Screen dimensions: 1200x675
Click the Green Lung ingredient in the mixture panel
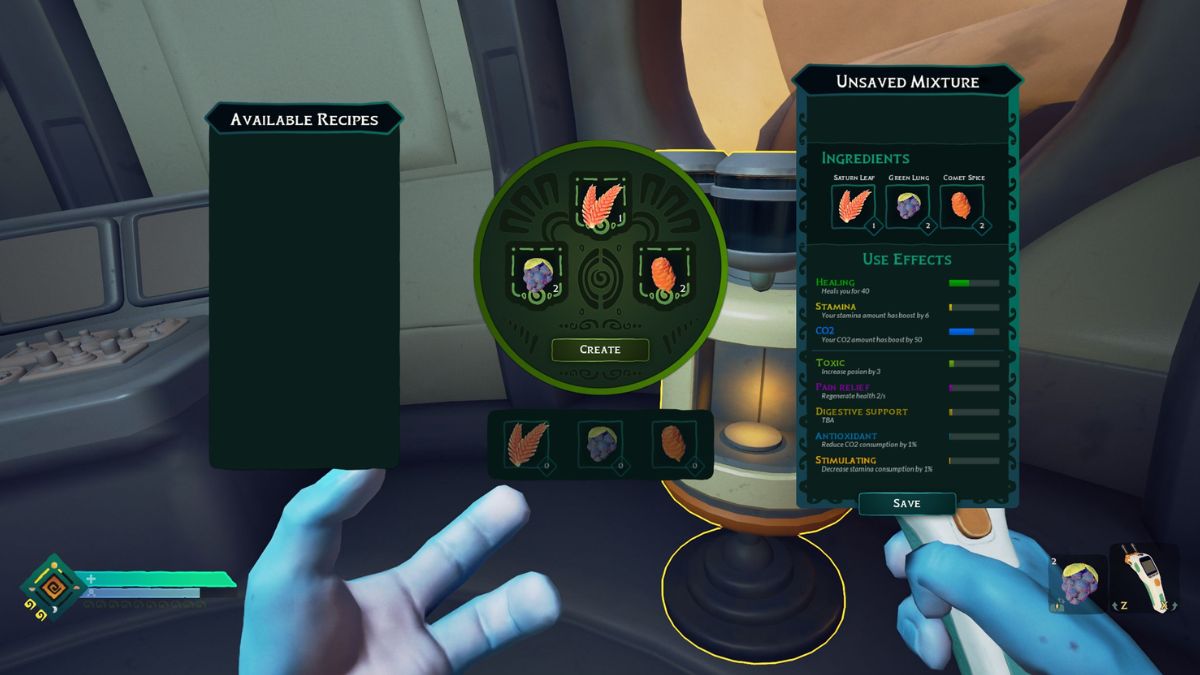click(x=907, y=207)
